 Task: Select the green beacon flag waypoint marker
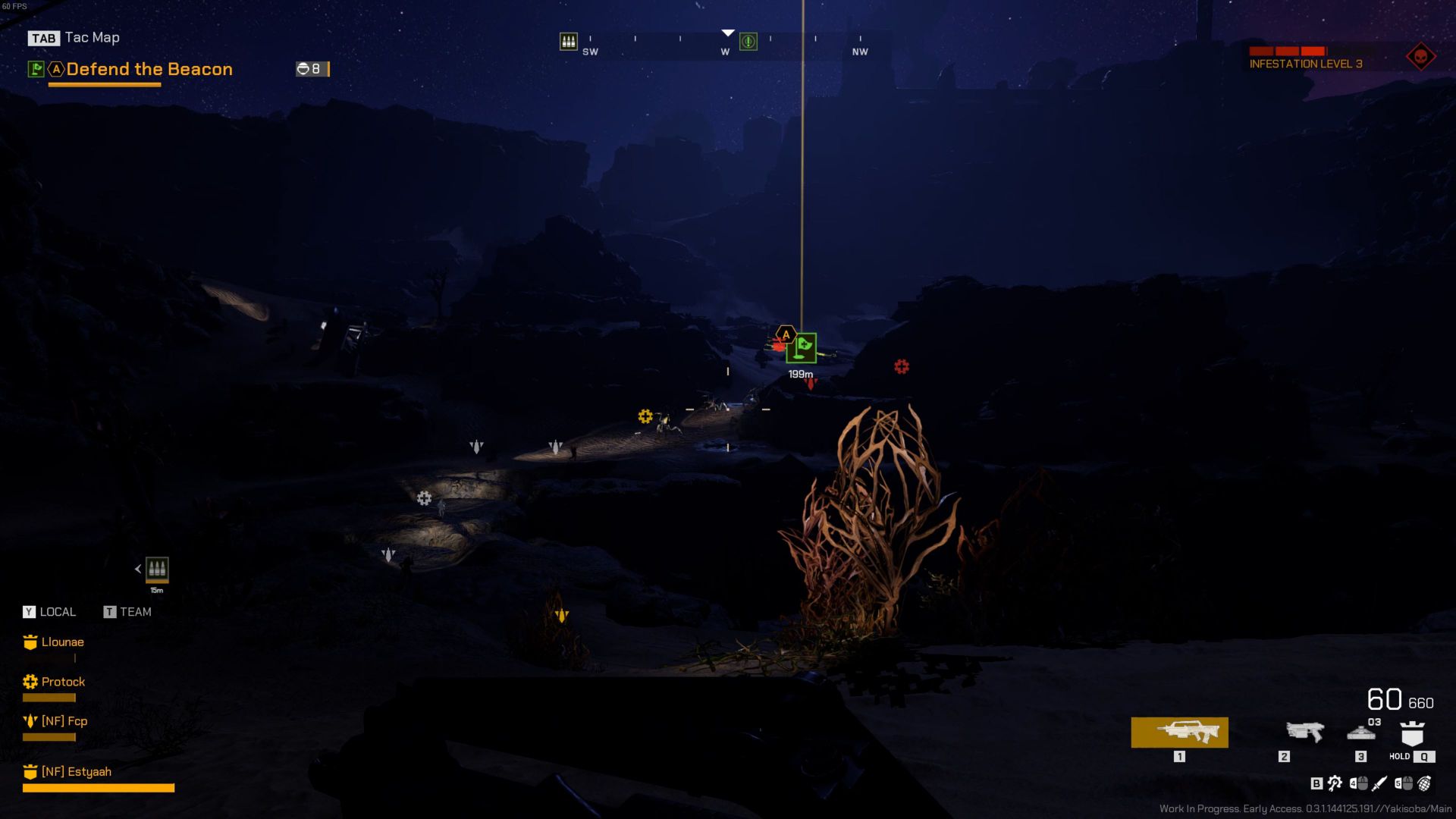click(802, 348)
